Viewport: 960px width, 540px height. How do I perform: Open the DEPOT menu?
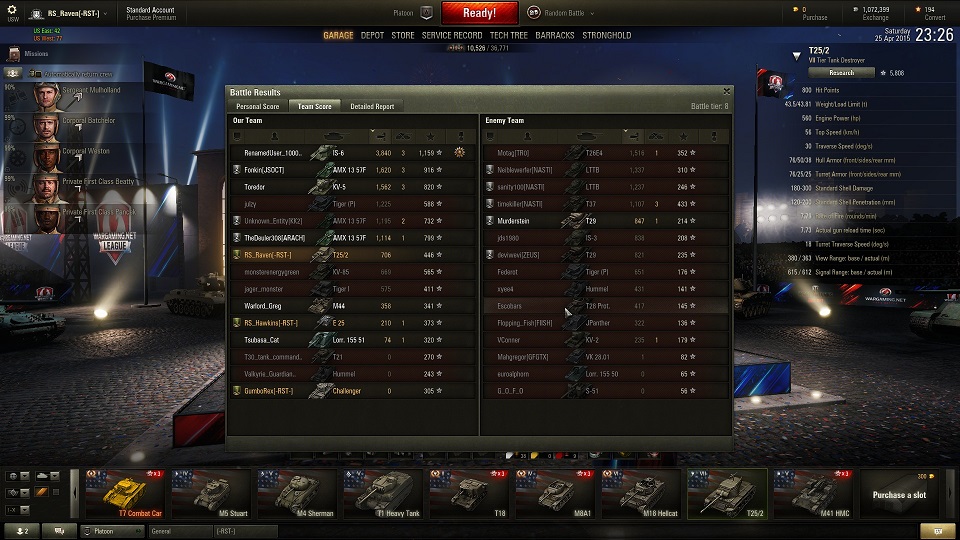372,35
